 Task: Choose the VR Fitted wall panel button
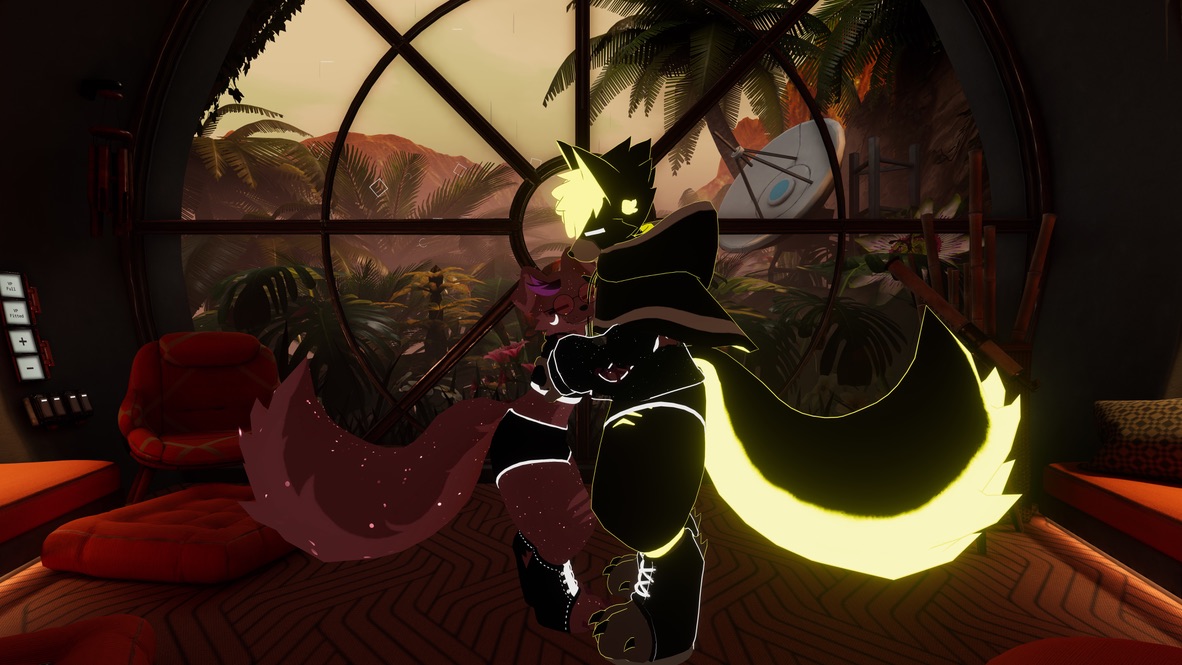pyautogui.click(x=16, y=313)
